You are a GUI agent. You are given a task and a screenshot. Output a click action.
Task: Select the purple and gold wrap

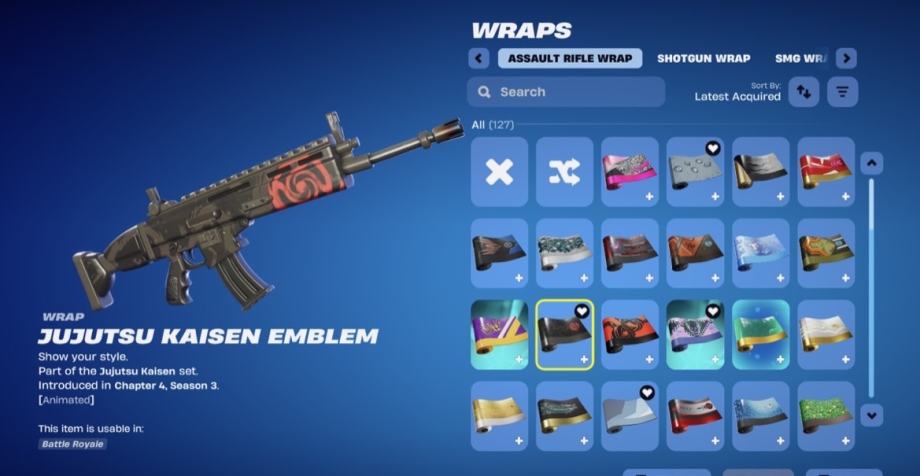point(499,335)
